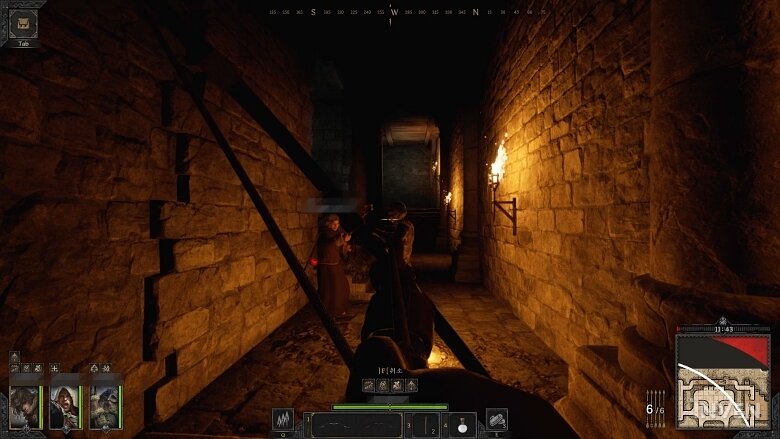The width and height of the screenshot is (780, 439).
Task: Select the crossbow weapon slot 1
Action: click(x=356, y=424)
